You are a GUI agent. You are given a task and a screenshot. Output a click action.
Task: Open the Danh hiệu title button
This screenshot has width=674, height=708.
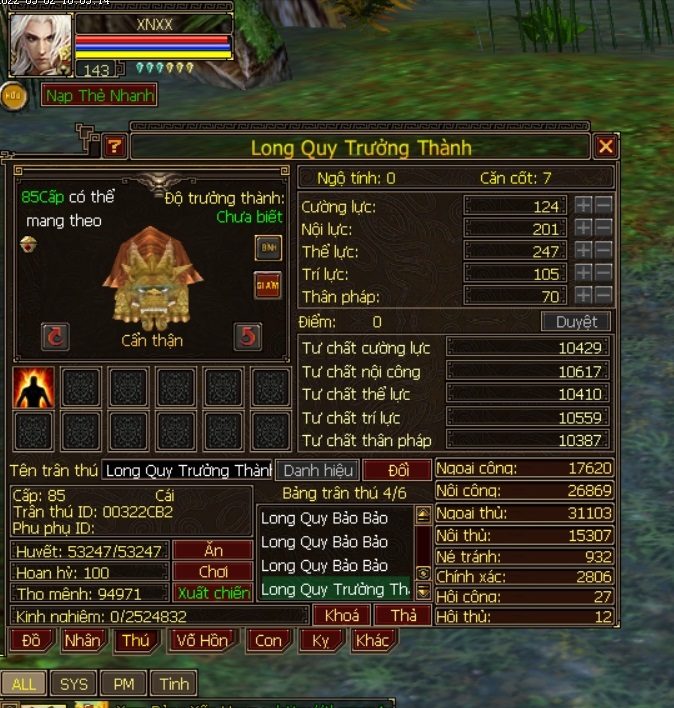[316, 470]
